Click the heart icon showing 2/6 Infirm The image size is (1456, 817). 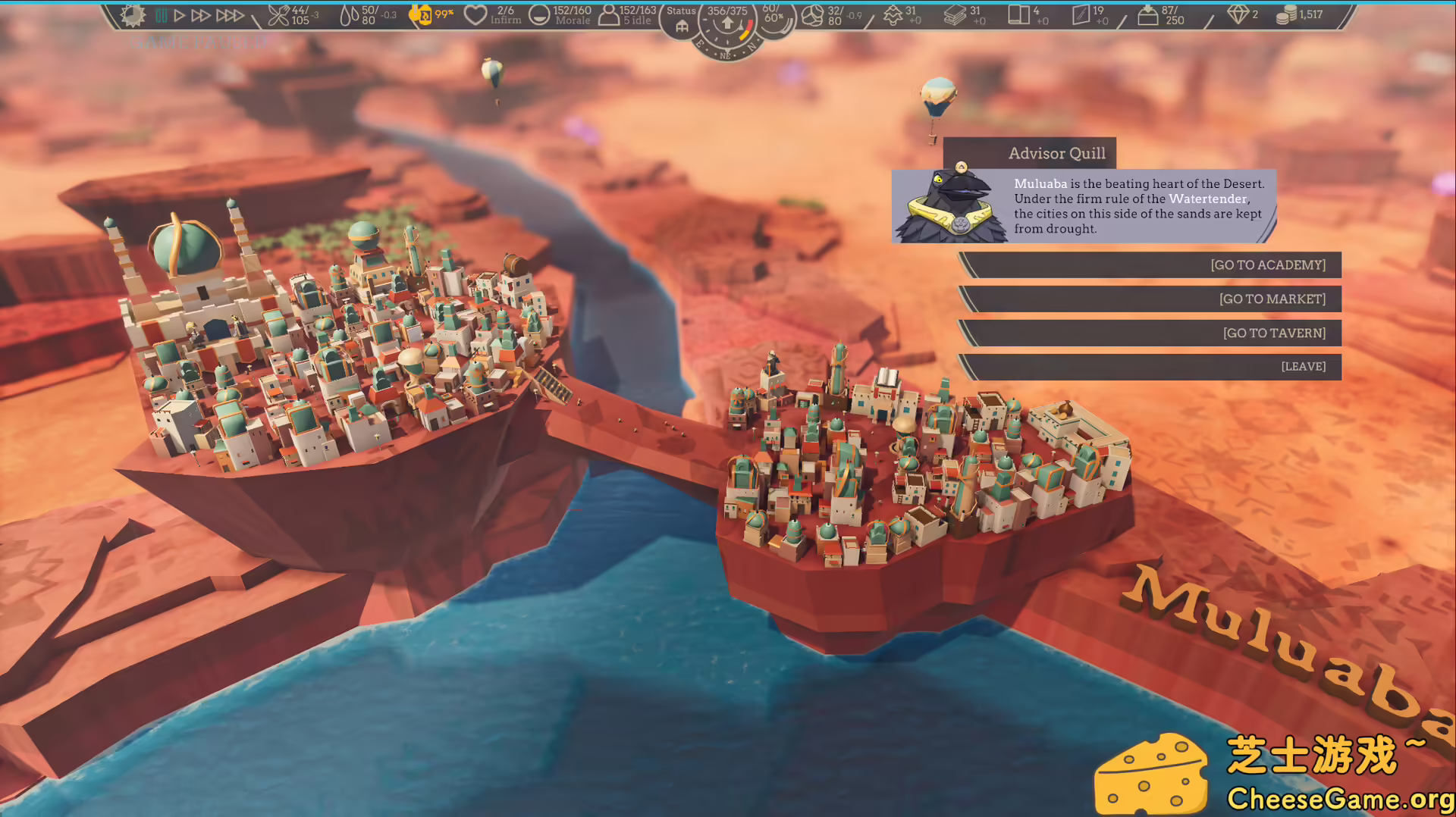click(x=475, y=14)
